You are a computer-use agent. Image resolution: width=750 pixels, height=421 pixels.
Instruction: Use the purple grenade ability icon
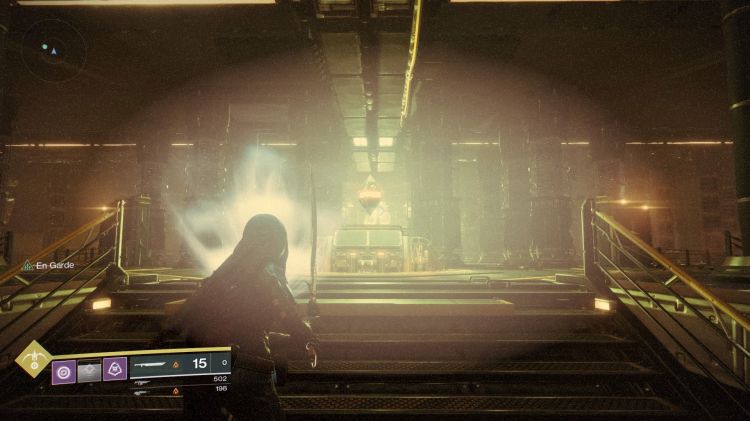64,371
